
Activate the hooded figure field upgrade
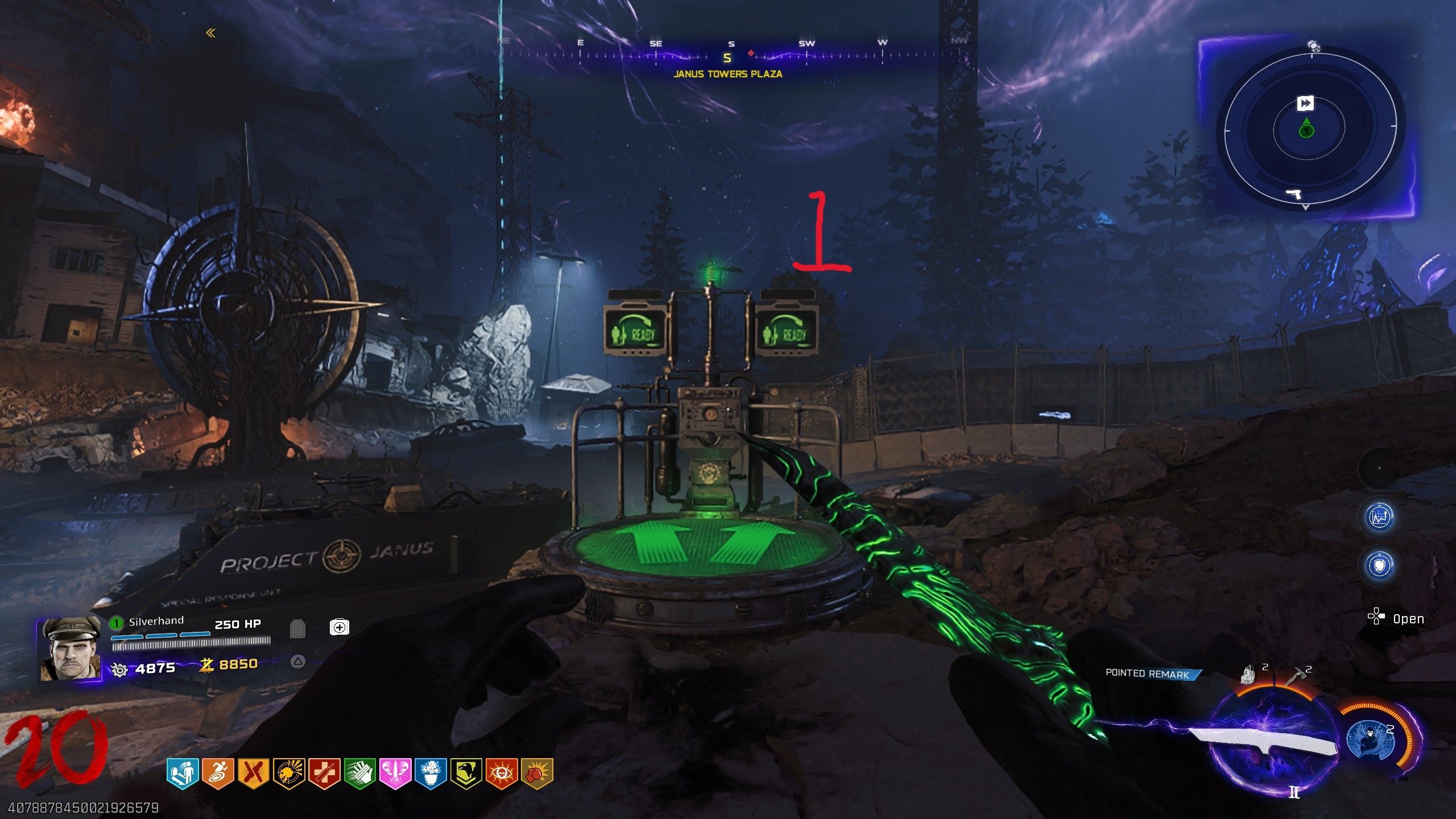point(1371,739)
